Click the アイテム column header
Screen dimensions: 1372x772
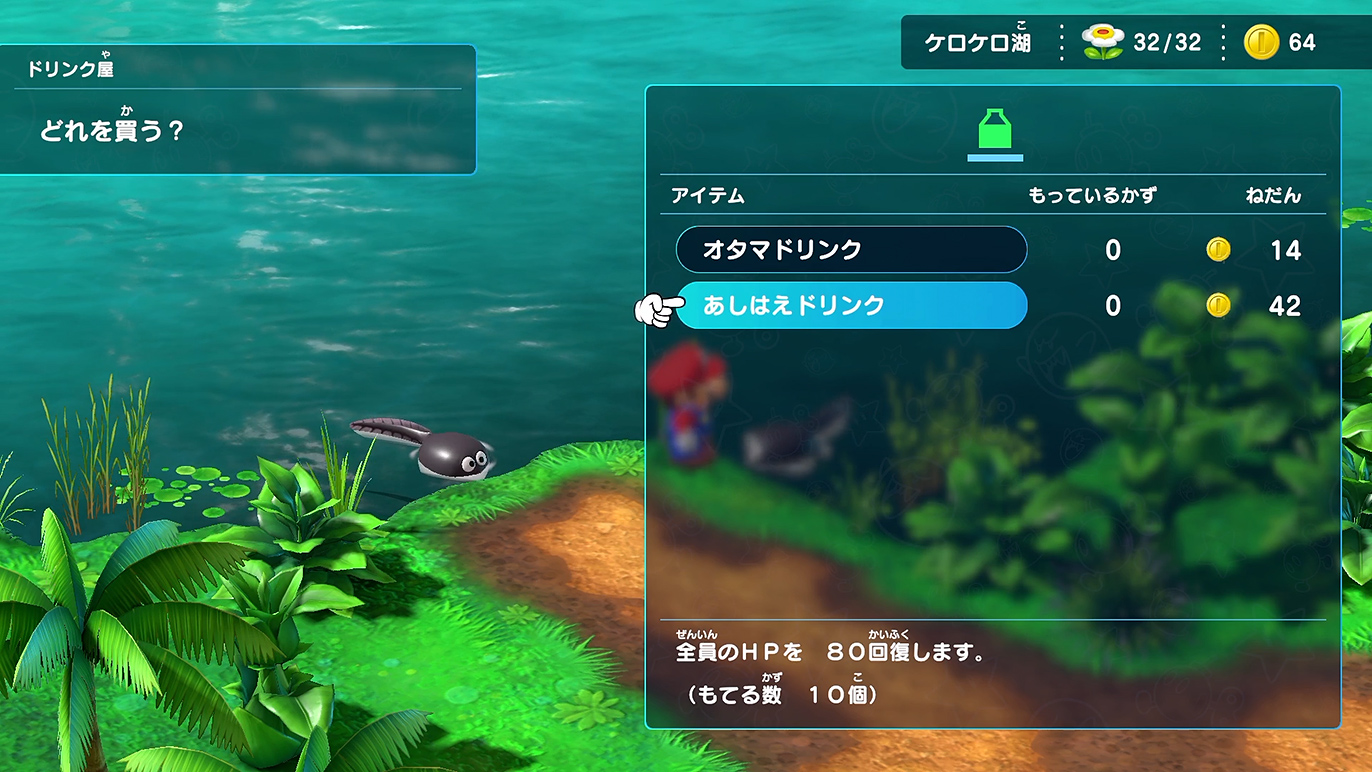coord(706,197)
